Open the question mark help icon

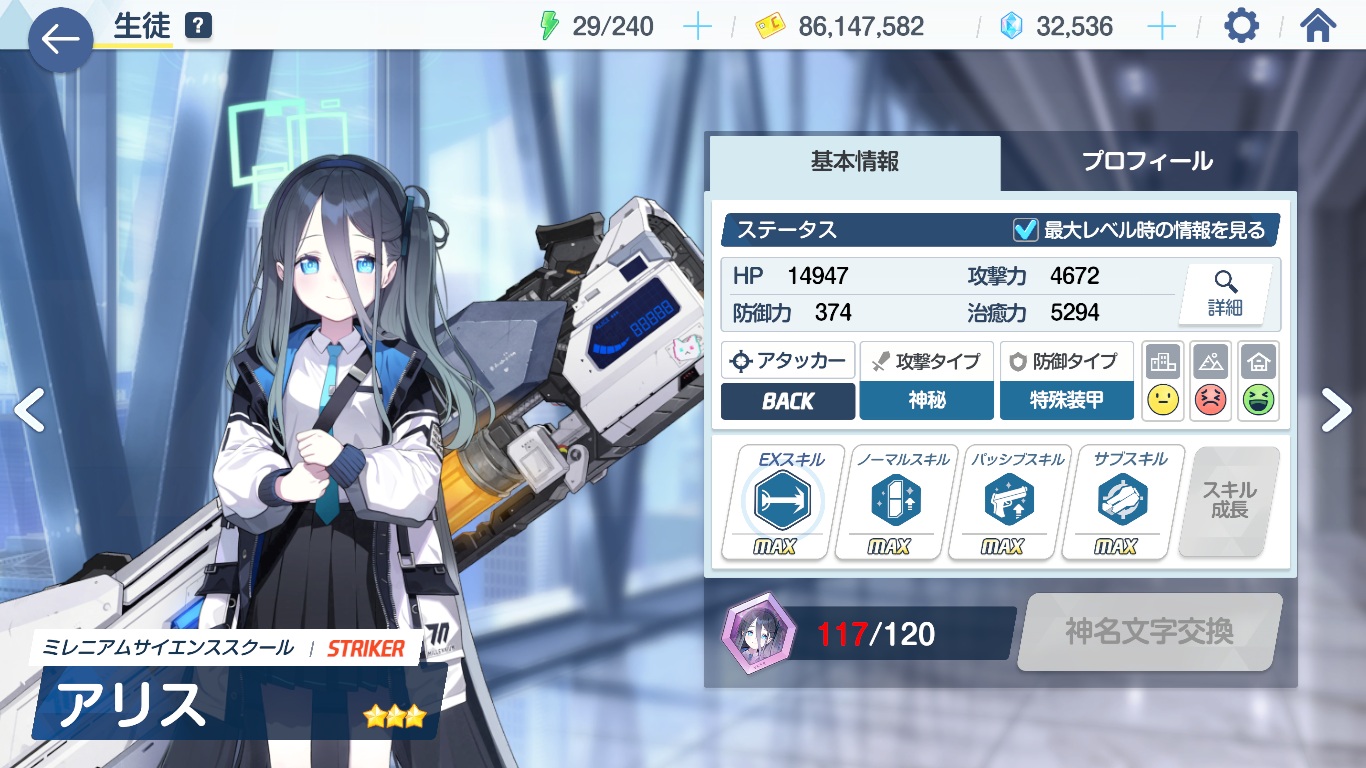pyautogui.click(x=199, y=27)
